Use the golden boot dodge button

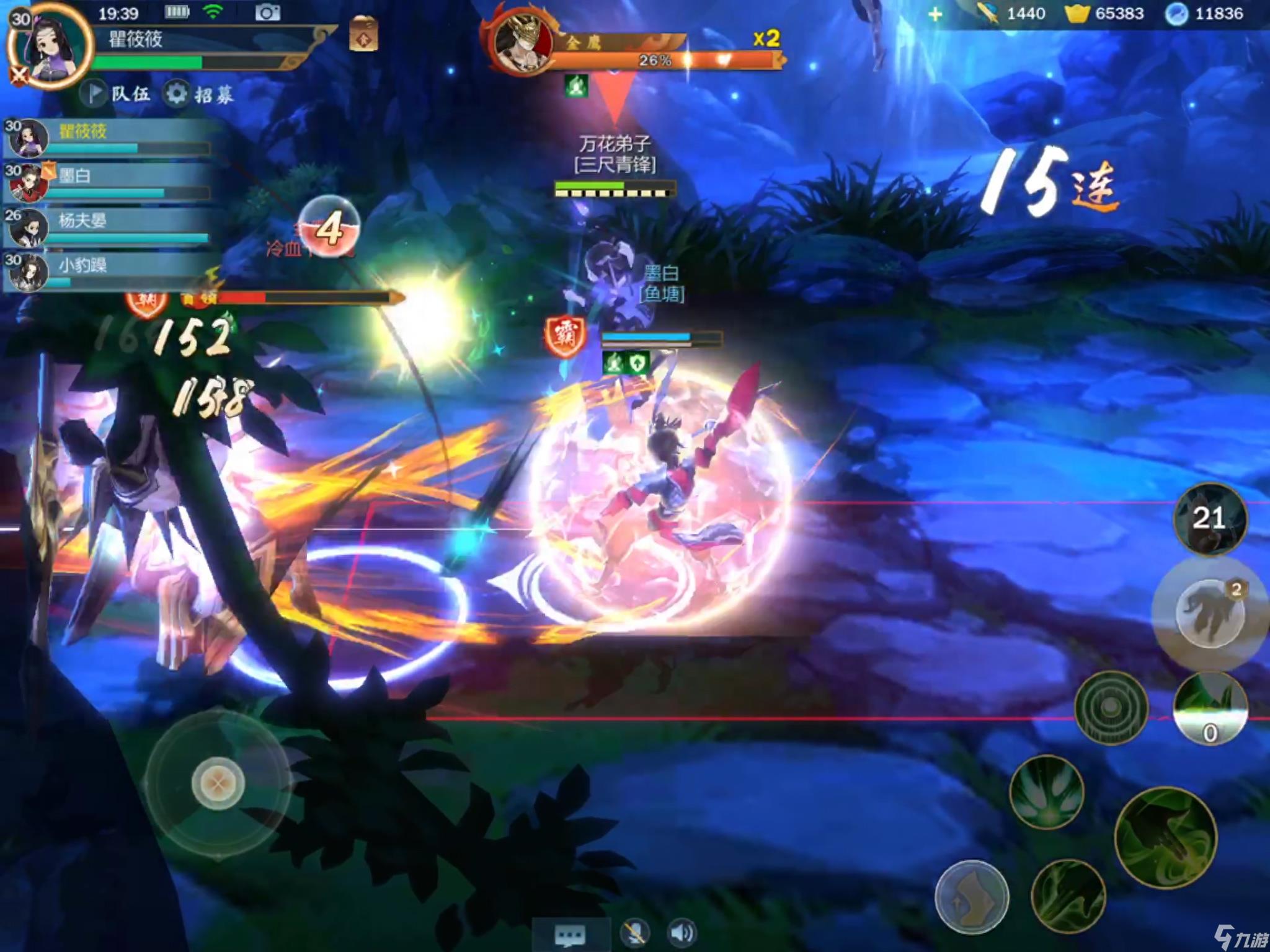coord(972,896)
